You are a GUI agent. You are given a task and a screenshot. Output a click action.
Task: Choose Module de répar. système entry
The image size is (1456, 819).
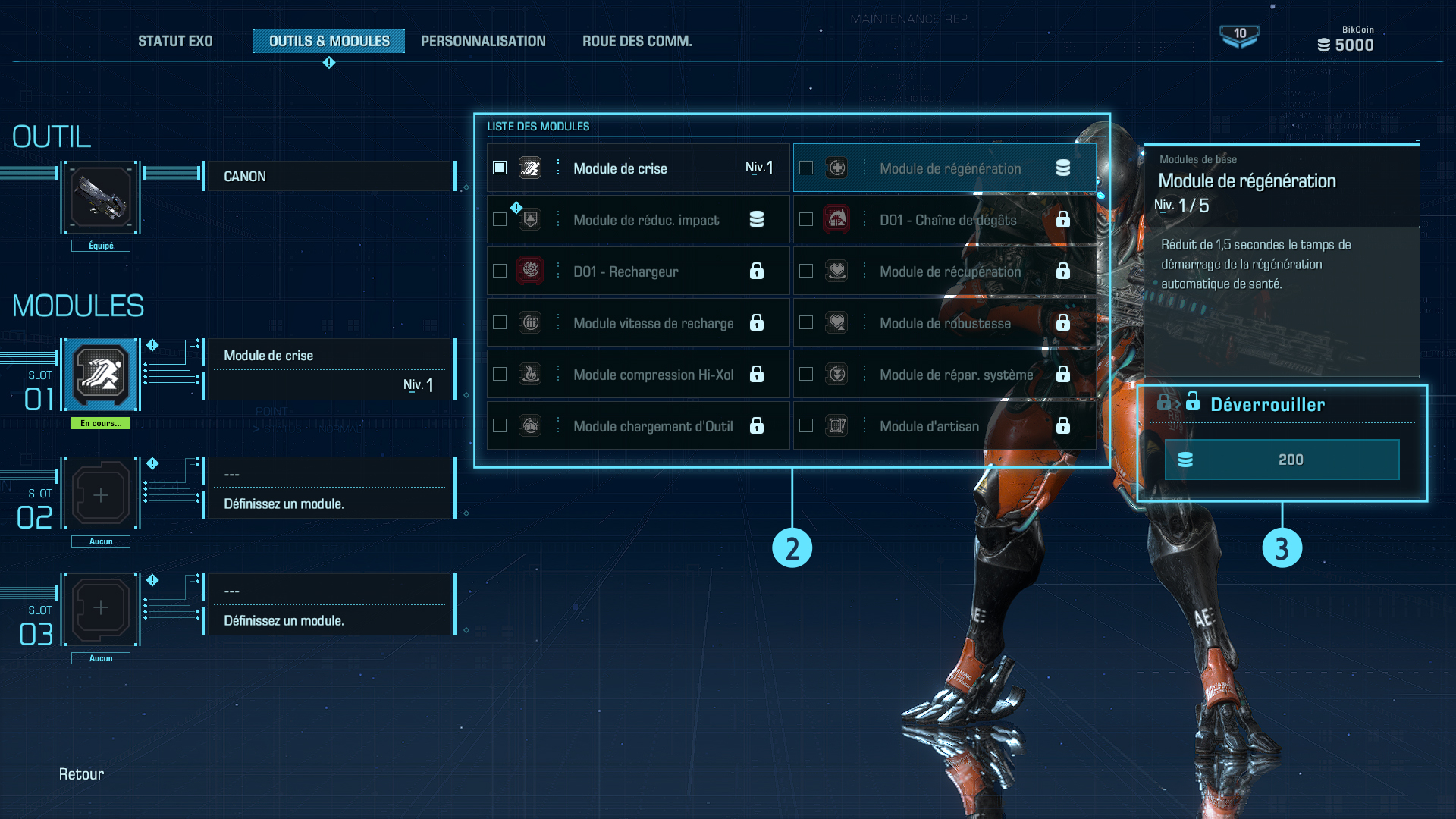tap(943, 375)
